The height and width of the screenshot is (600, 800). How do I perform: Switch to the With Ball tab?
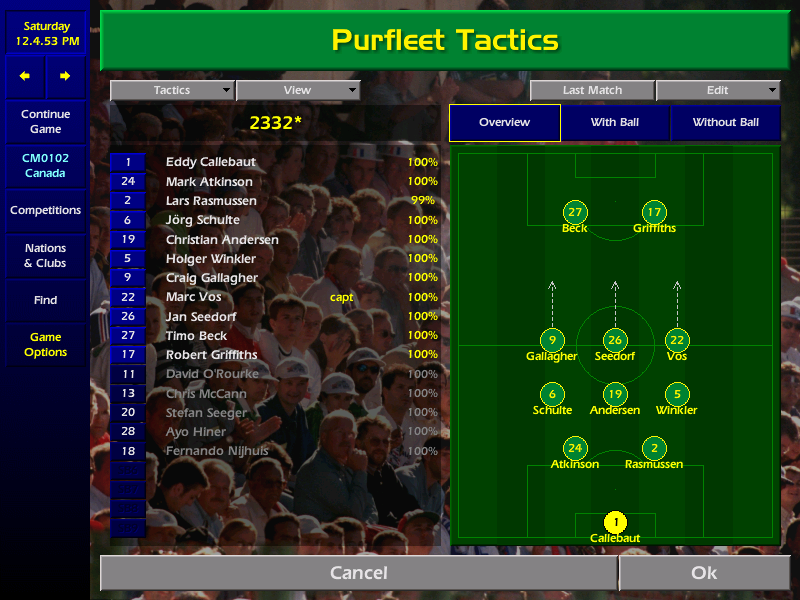pos(615,123)
